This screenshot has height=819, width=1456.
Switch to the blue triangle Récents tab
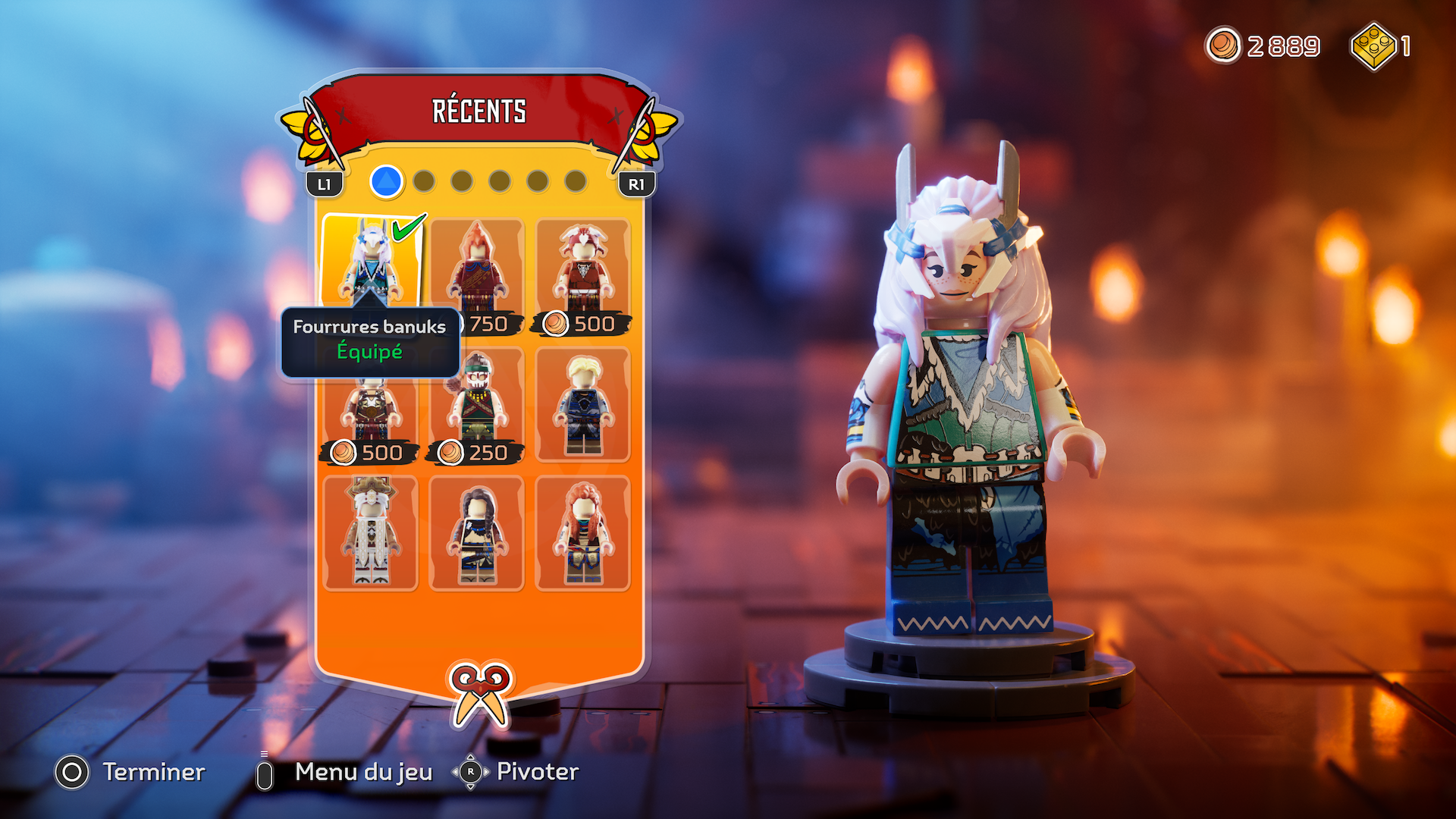386,182
